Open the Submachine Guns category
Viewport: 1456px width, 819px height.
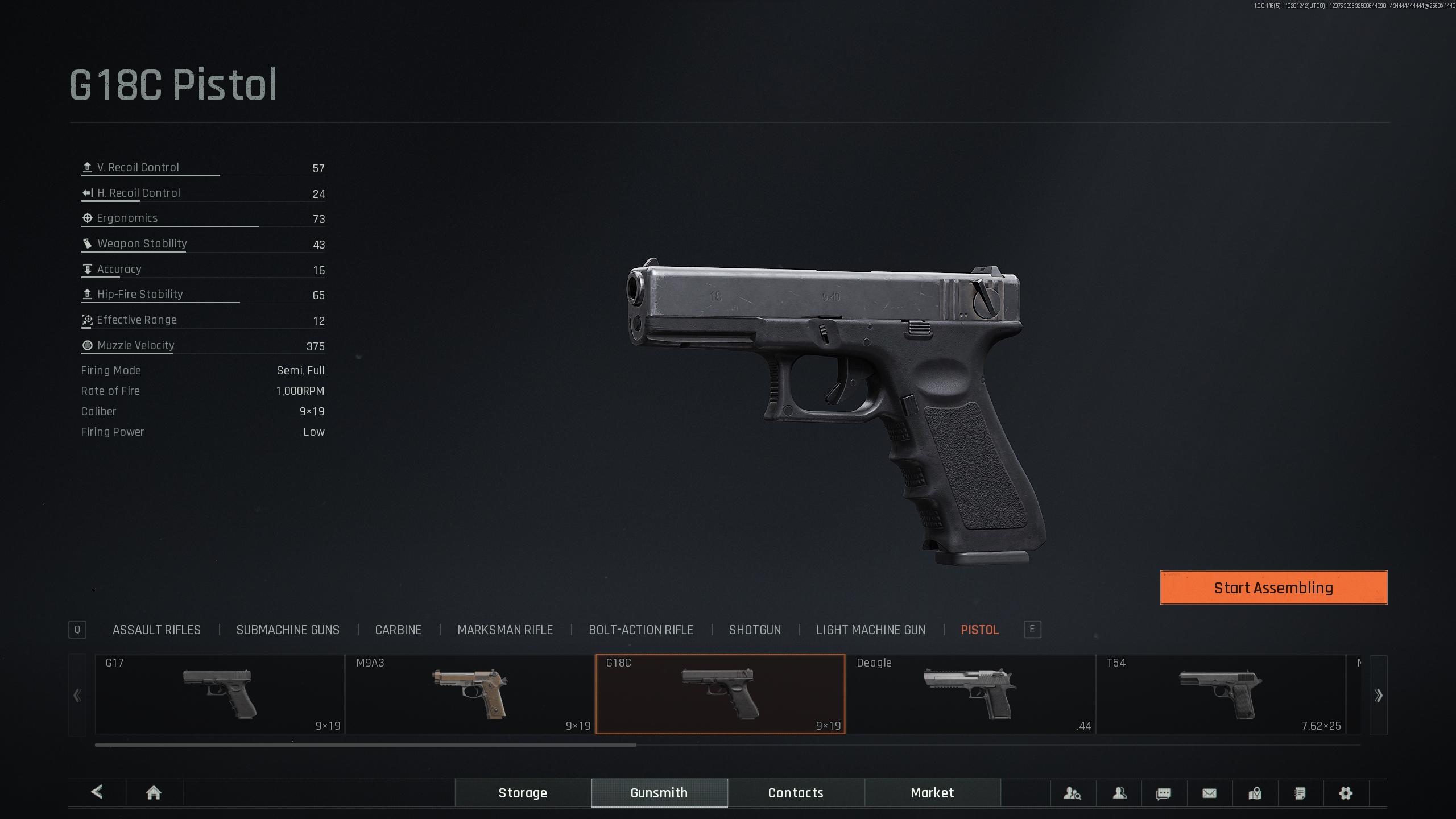[288, 630]
